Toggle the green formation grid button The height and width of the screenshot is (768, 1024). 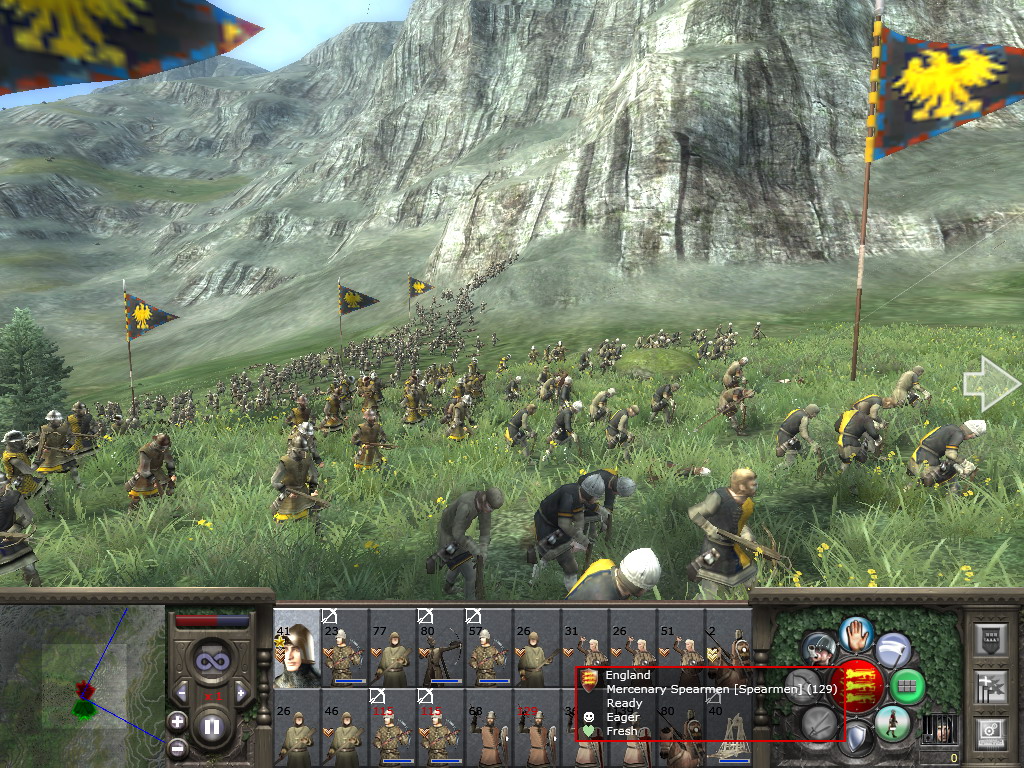coord(909,686)
